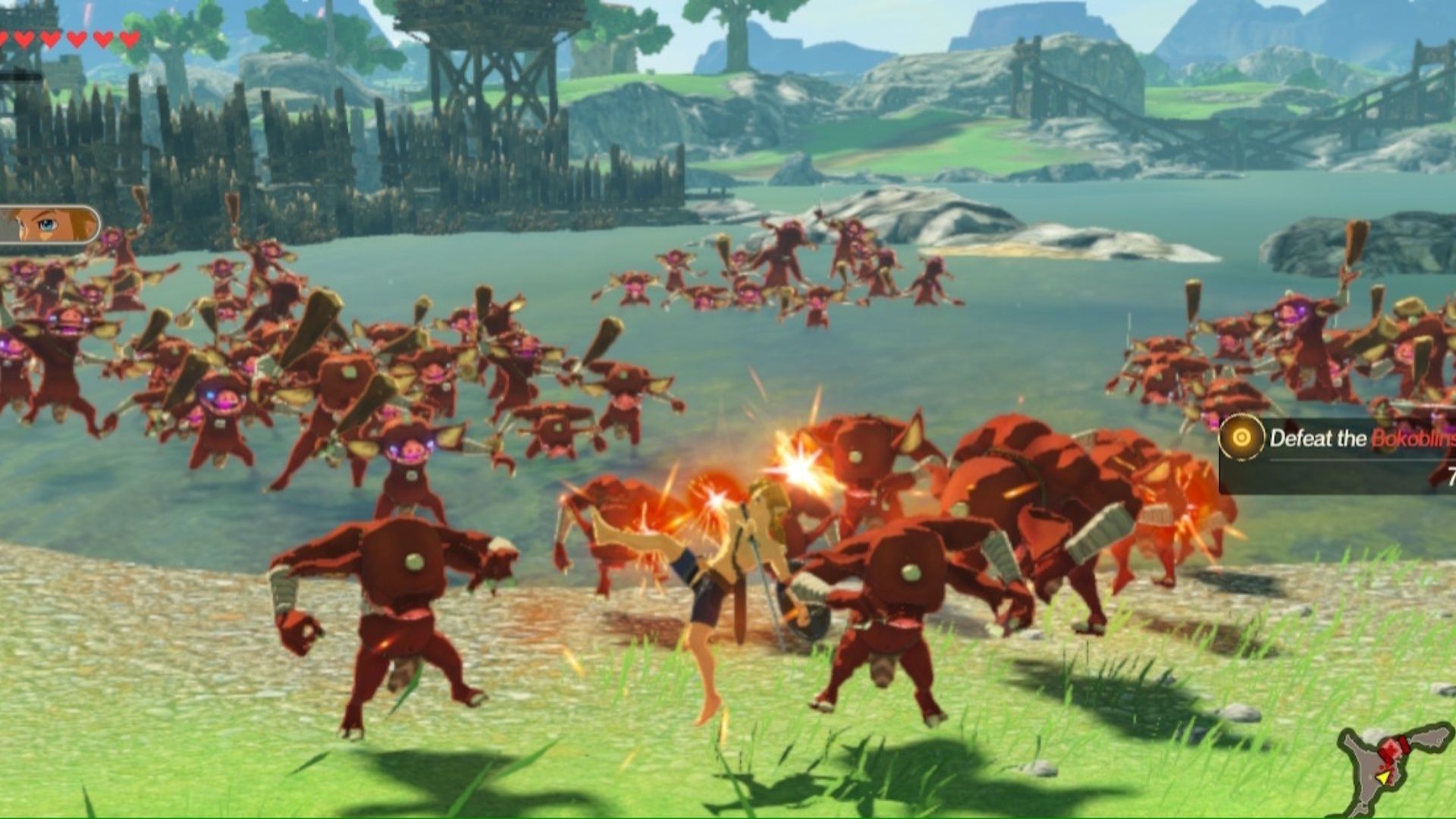
Task: Click the red enemy outpost marker on the minimap
Action: 1392,747
